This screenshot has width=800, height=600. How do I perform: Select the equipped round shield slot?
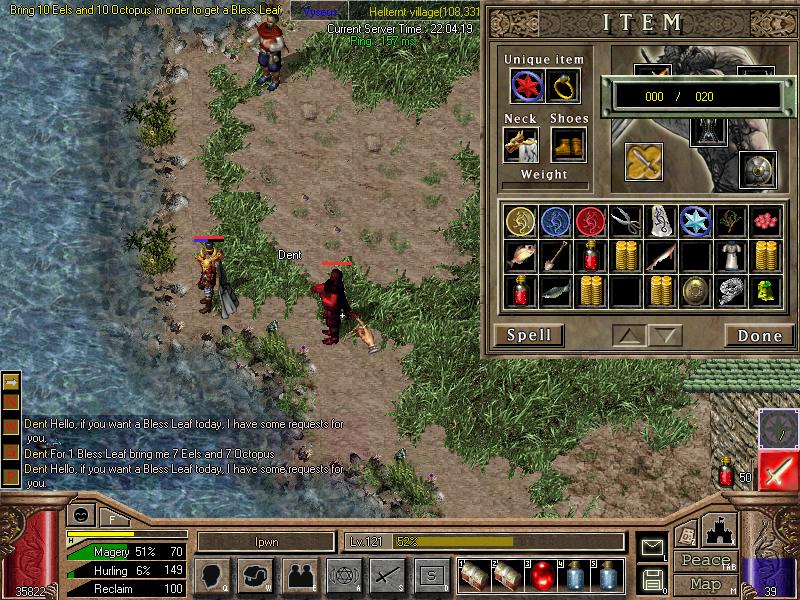756,168
